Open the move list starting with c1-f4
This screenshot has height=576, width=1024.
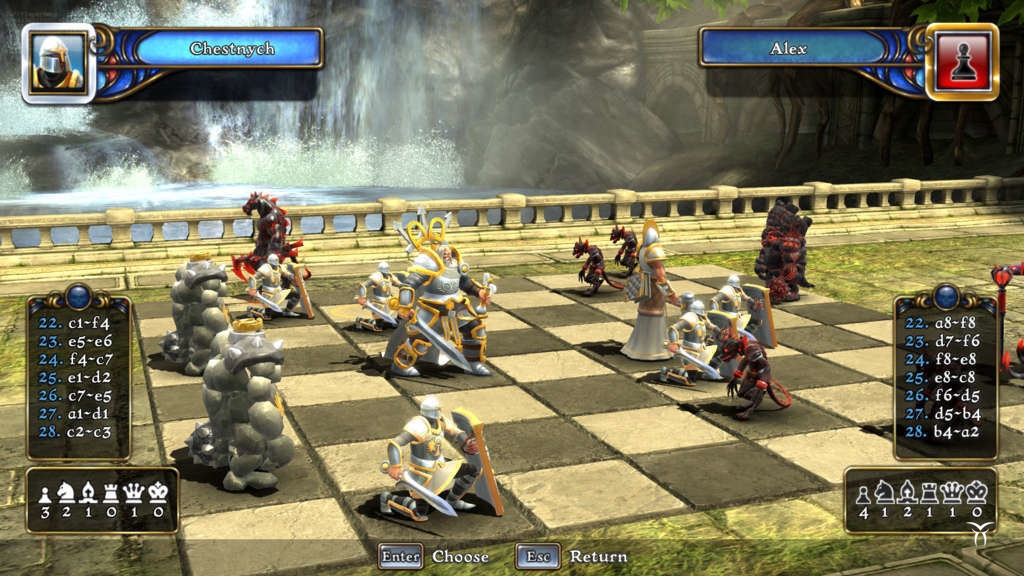[78, 377]
